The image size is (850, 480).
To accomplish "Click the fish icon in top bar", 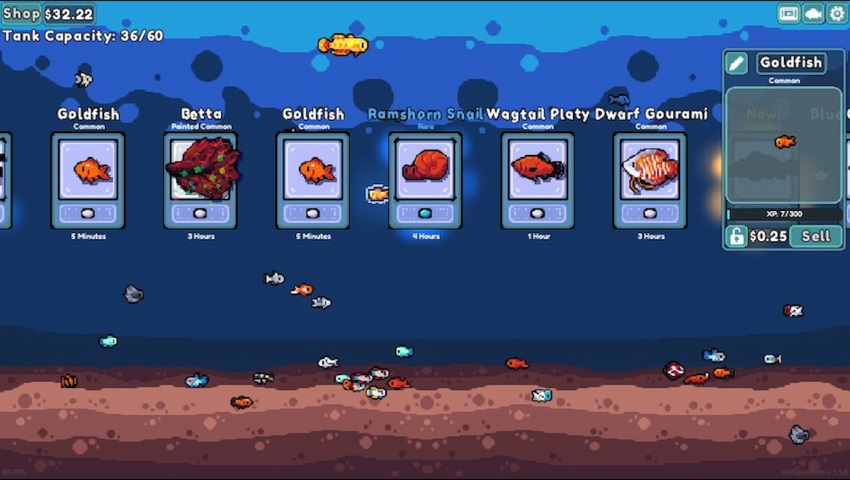I will pyautogui.click(x=813, y=13).
